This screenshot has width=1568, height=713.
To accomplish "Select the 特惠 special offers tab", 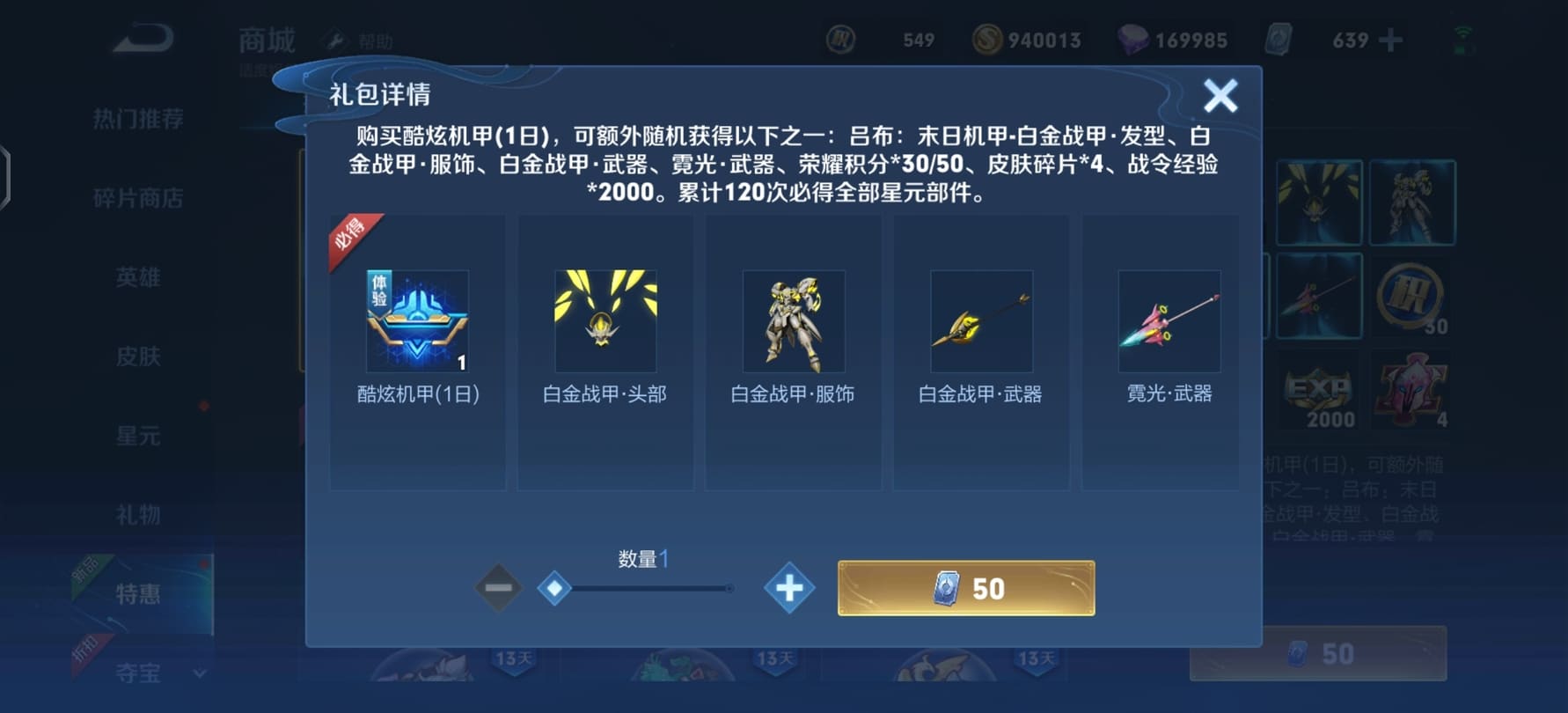I will (x=138, y=594).
